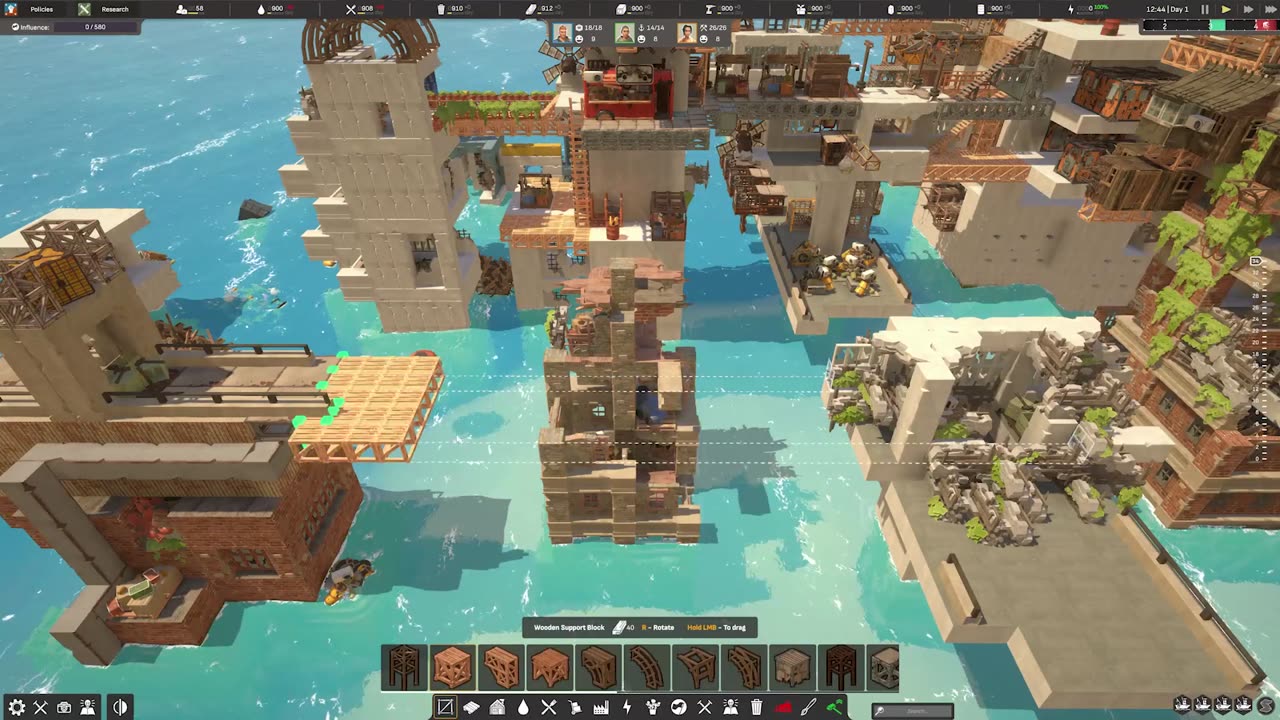Toggle the half-circle contrast view icon
Viewport: 1280px width, 720px height.
pos(120,708)
